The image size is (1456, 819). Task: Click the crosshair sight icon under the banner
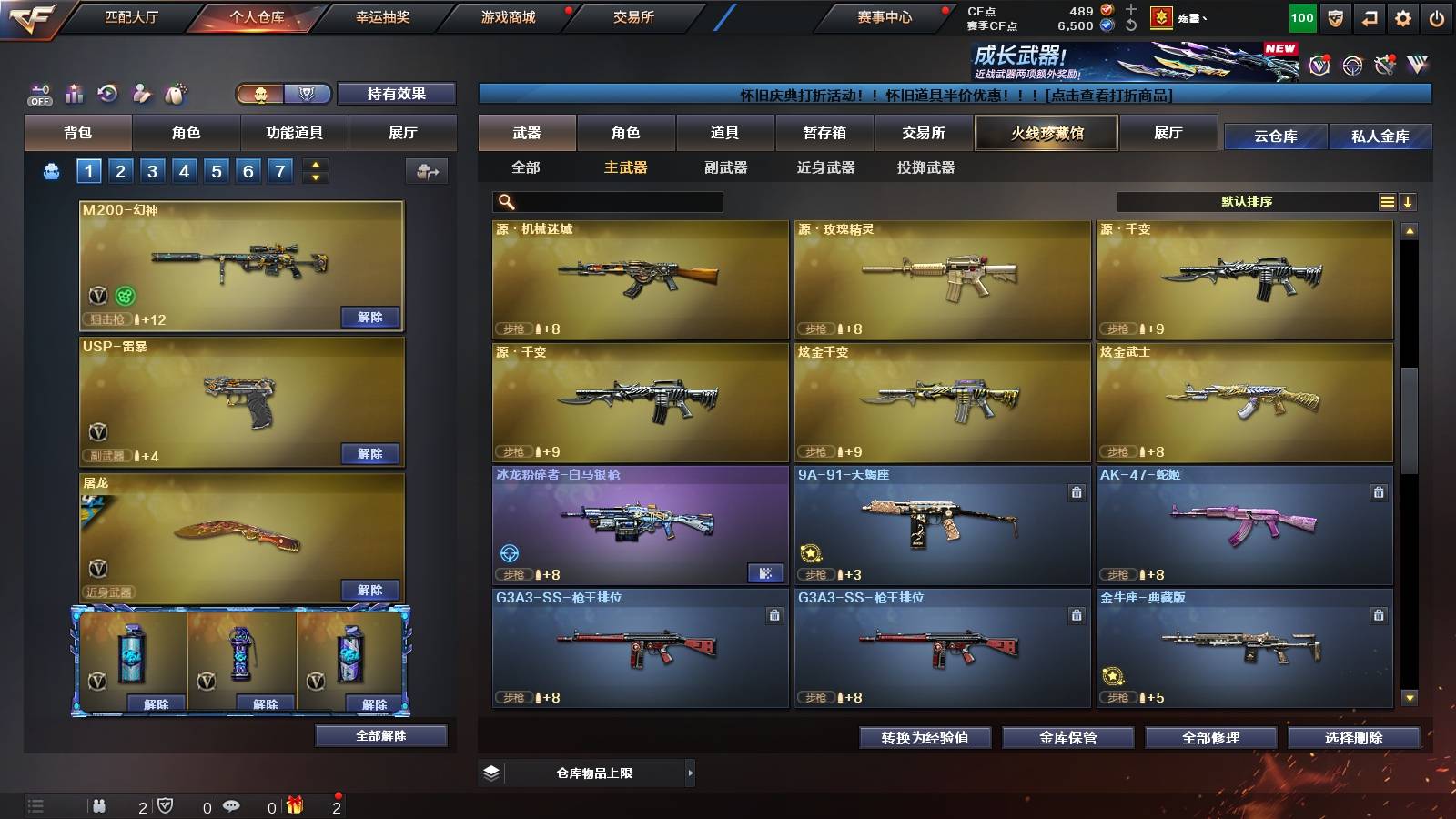click(x=1350, y=66)
